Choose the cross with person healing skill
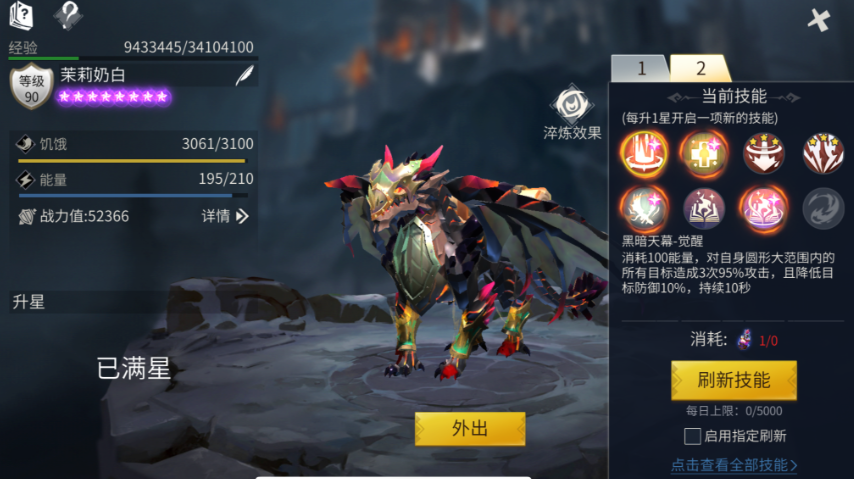 [703, 153]
